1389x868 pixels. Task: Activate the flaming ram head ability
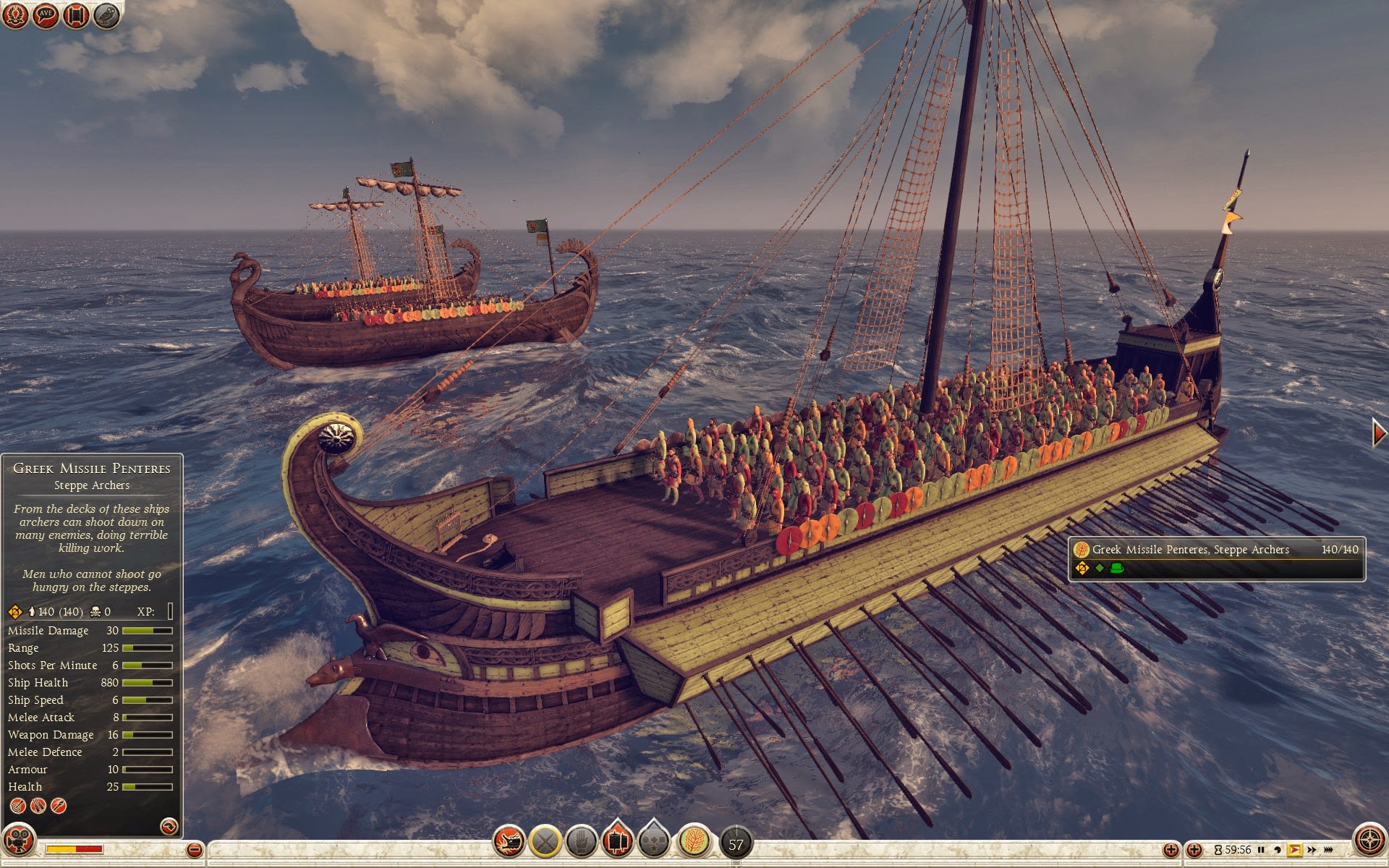(509, 841)
